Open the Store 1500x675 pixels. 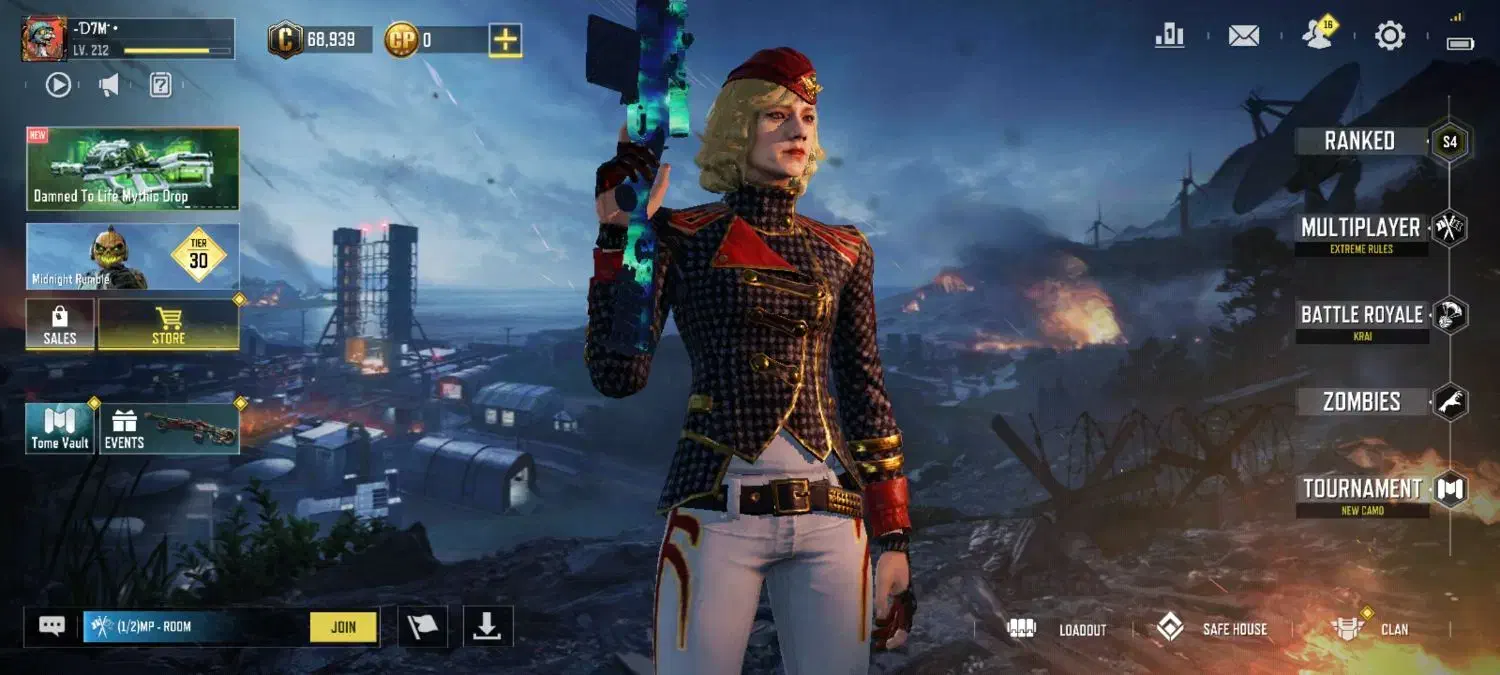coord(168,325)
